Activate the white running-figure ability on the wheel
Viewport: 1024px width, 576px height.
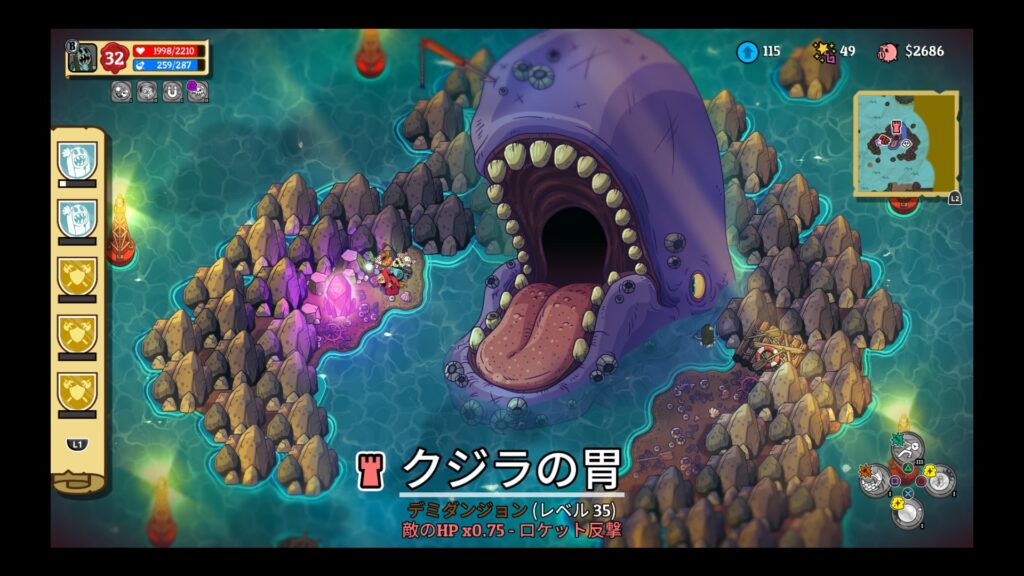click(x=906, y=446)
